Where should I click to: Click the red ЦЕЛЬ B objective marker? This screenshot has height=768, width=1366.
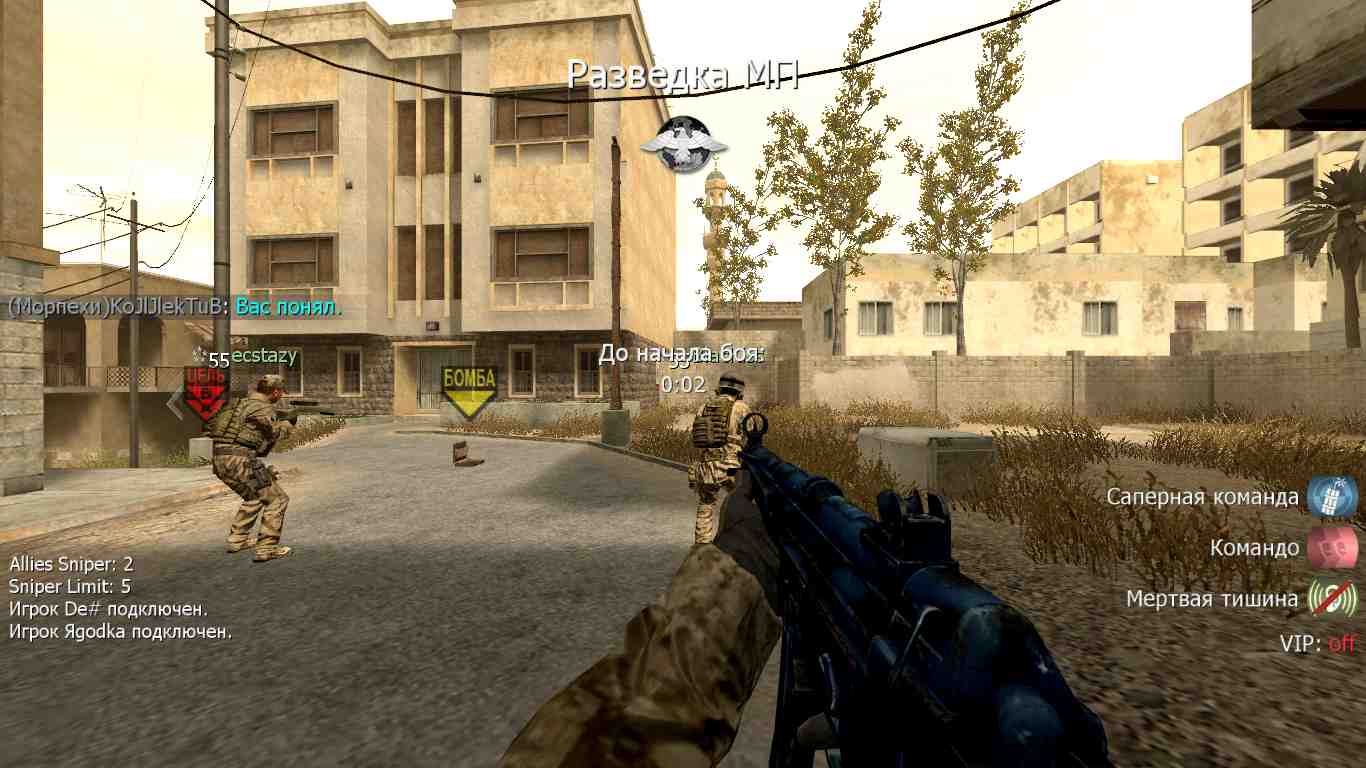[x=204, y=392]
